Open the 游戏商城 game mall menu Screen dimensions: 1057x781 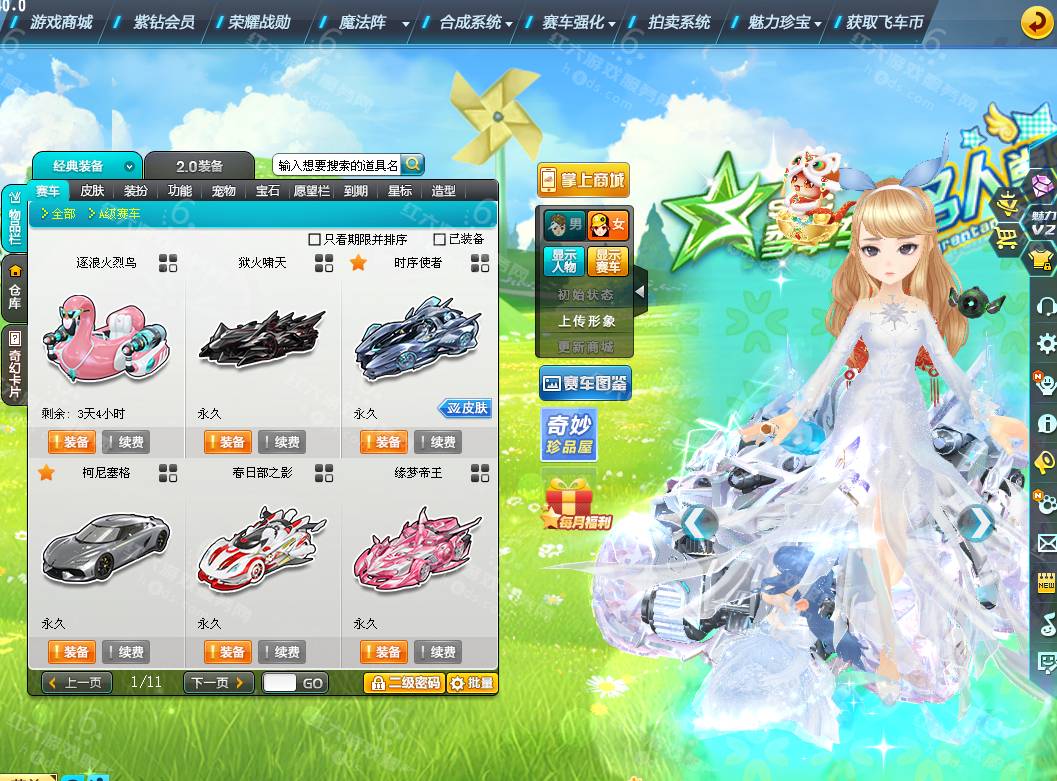click(x=60, y=21)
